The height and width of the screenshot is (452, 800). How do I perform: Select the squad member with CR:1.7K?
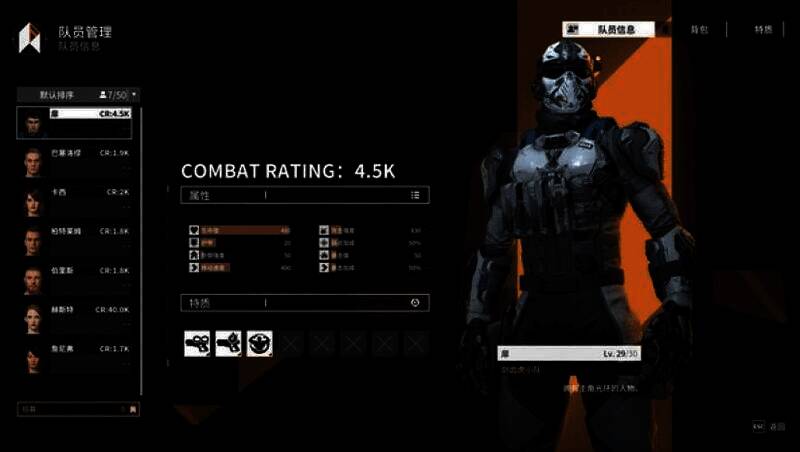pos(78,356)
